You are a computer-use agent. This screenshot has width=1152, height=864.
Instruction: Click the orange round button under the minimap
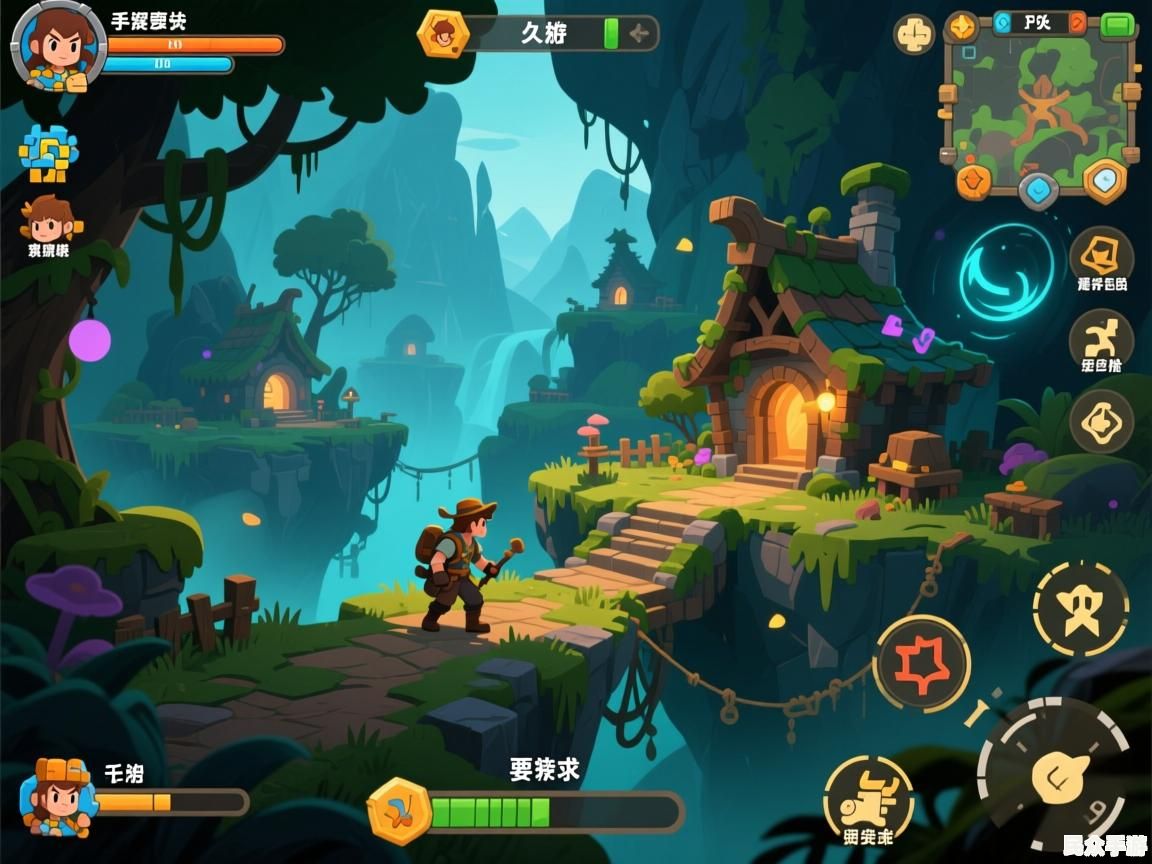973,181
